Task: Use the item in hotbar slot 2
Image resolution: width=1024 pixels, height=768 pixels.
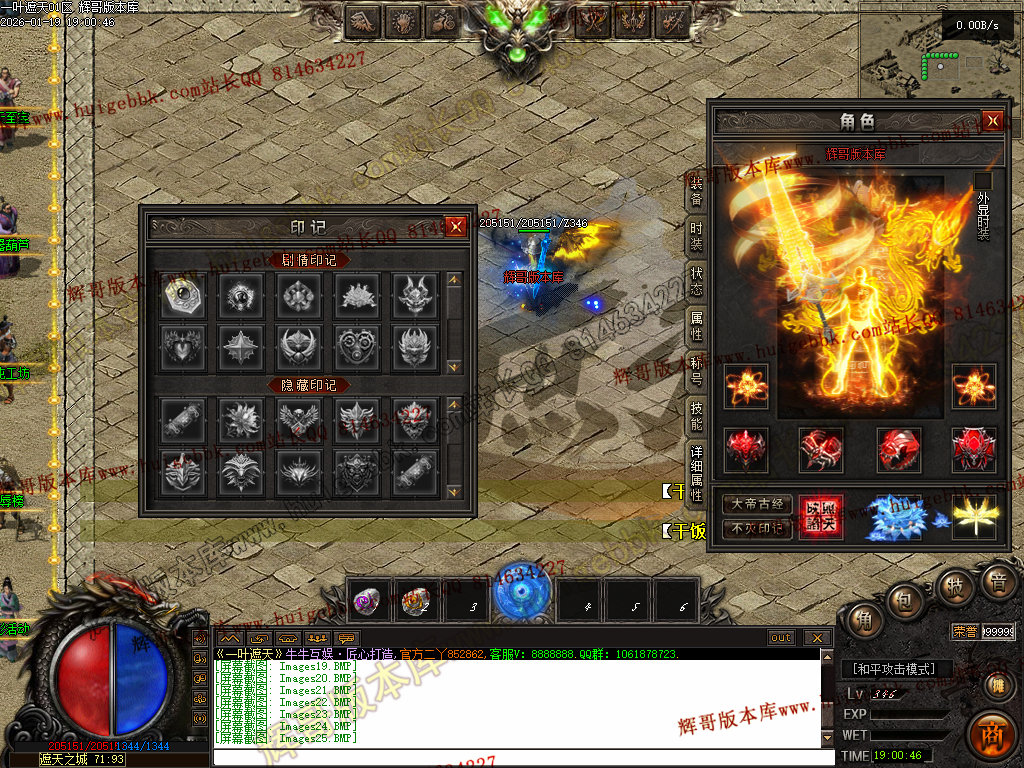Action: [x=417, y=600]
